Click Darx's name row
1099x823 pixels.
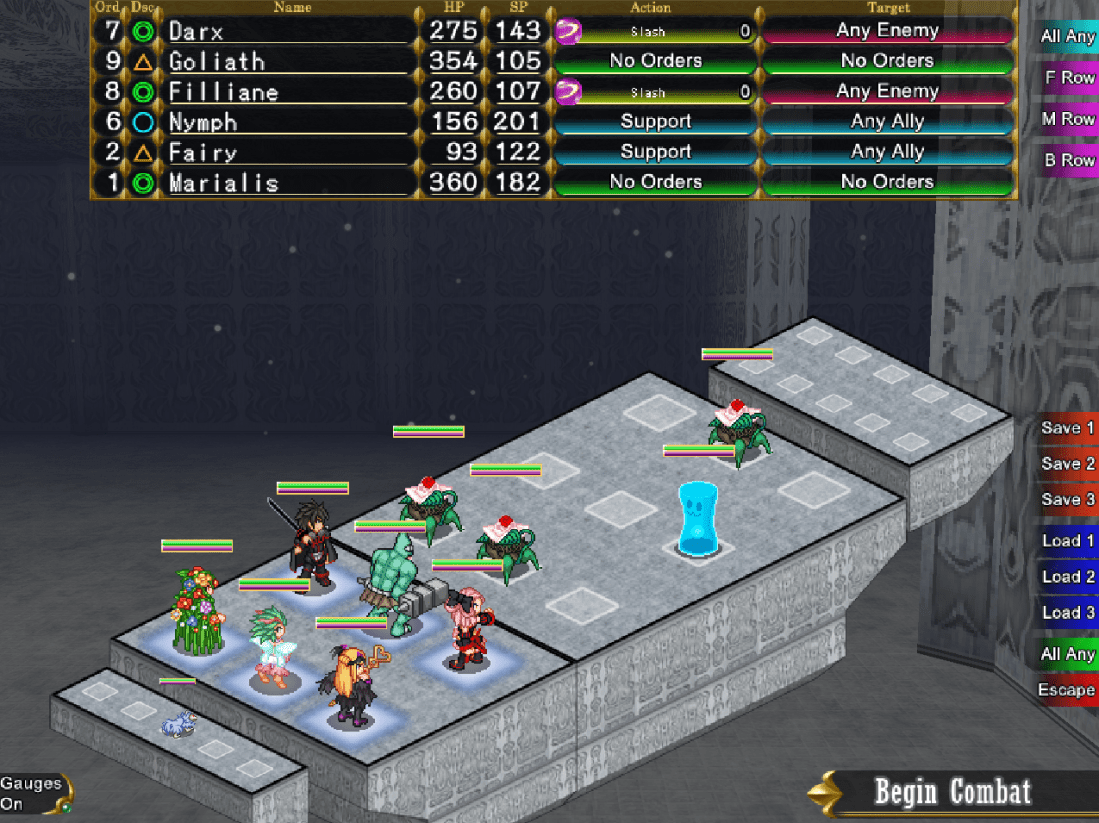[285, 31]
